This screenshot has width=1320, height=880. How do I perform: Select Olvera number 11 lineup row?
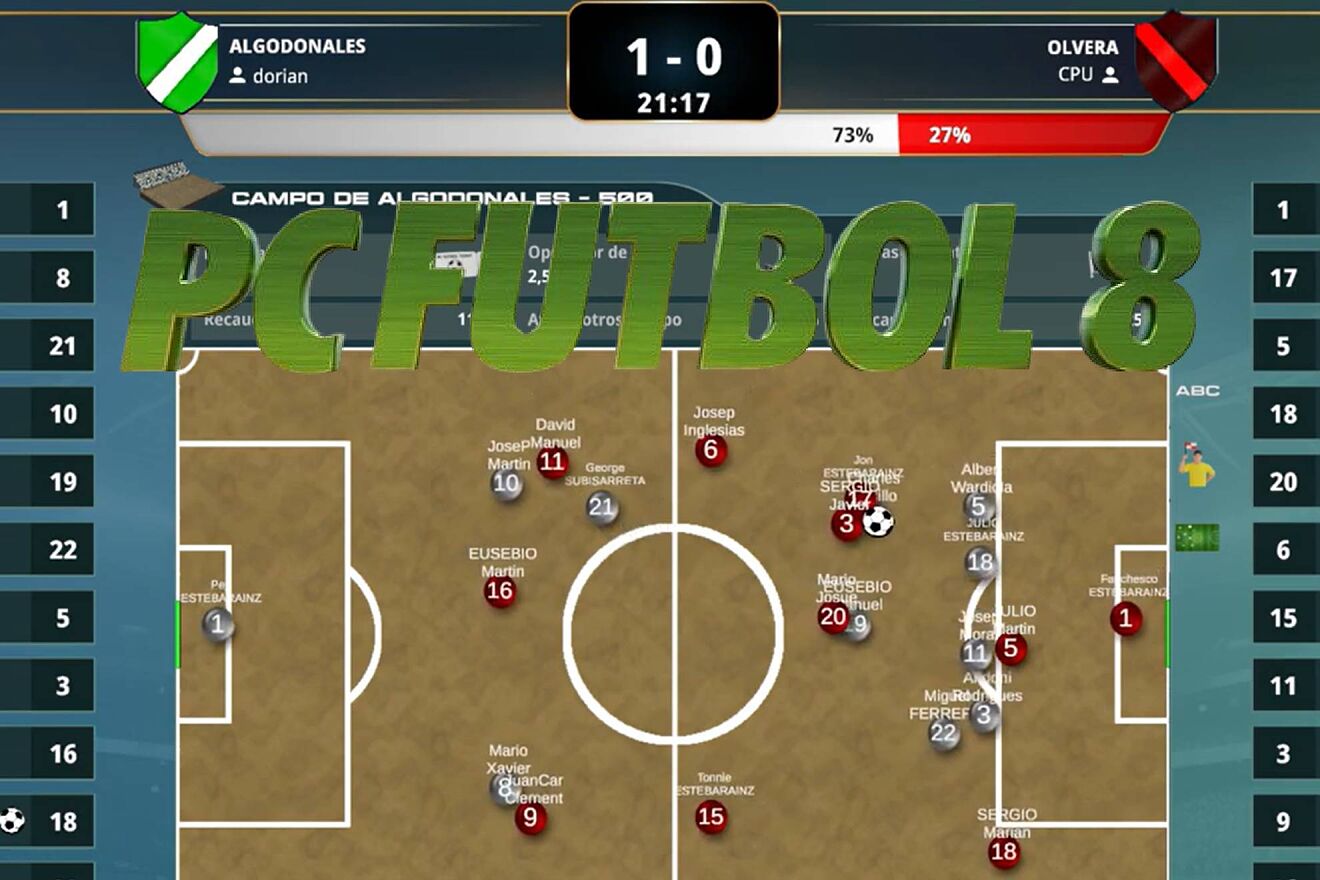[x=1283, y=686]
